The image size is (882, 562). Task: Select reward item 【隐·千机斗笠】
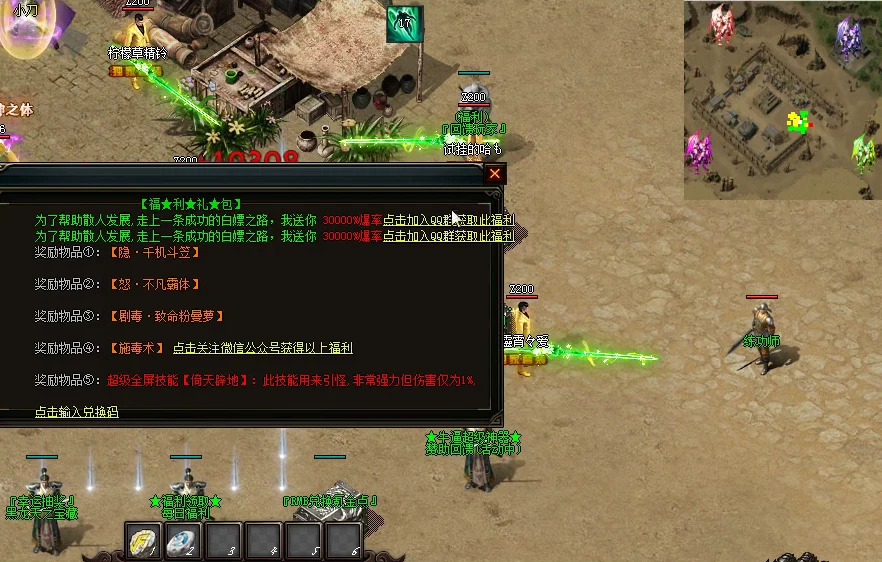pos(154,253)
